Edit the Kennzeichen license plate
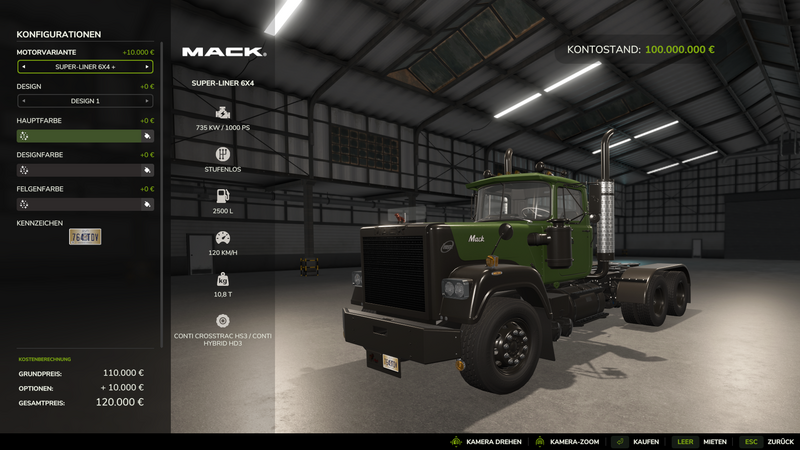 tap(85, 237)
